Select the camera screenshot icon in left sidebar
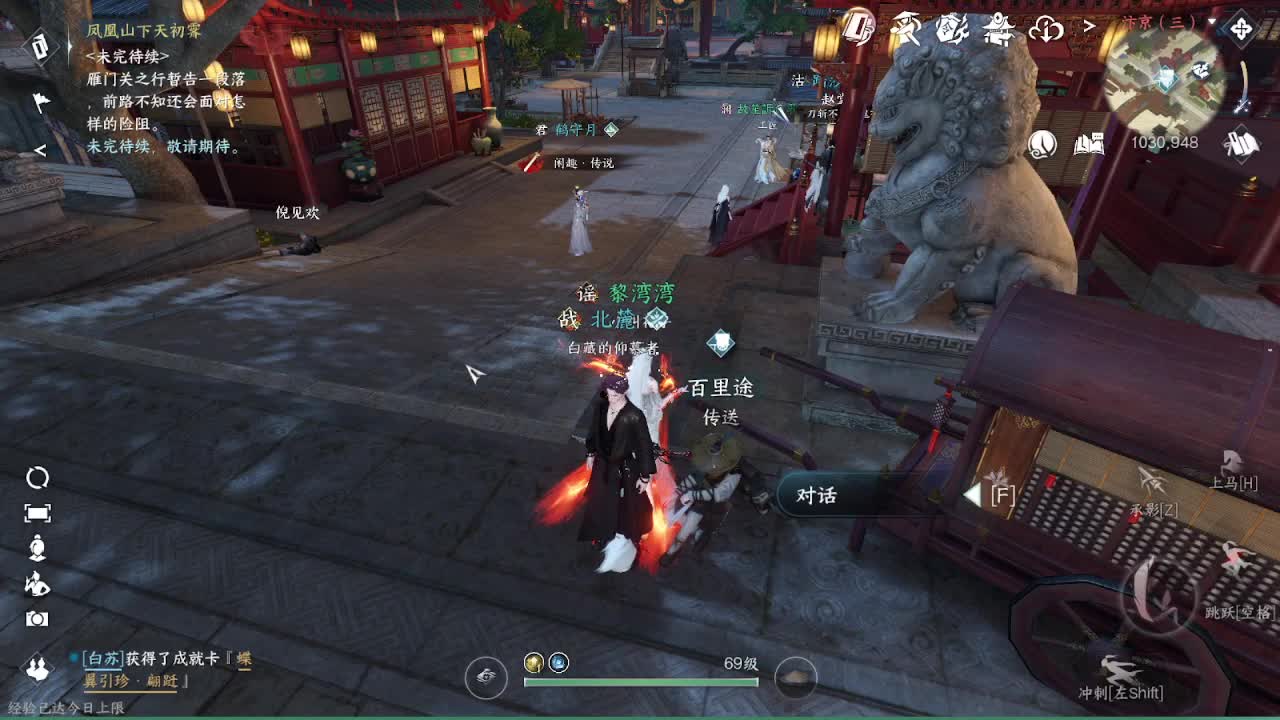This screenshot has height=720, width=1280. click(36, 618)
